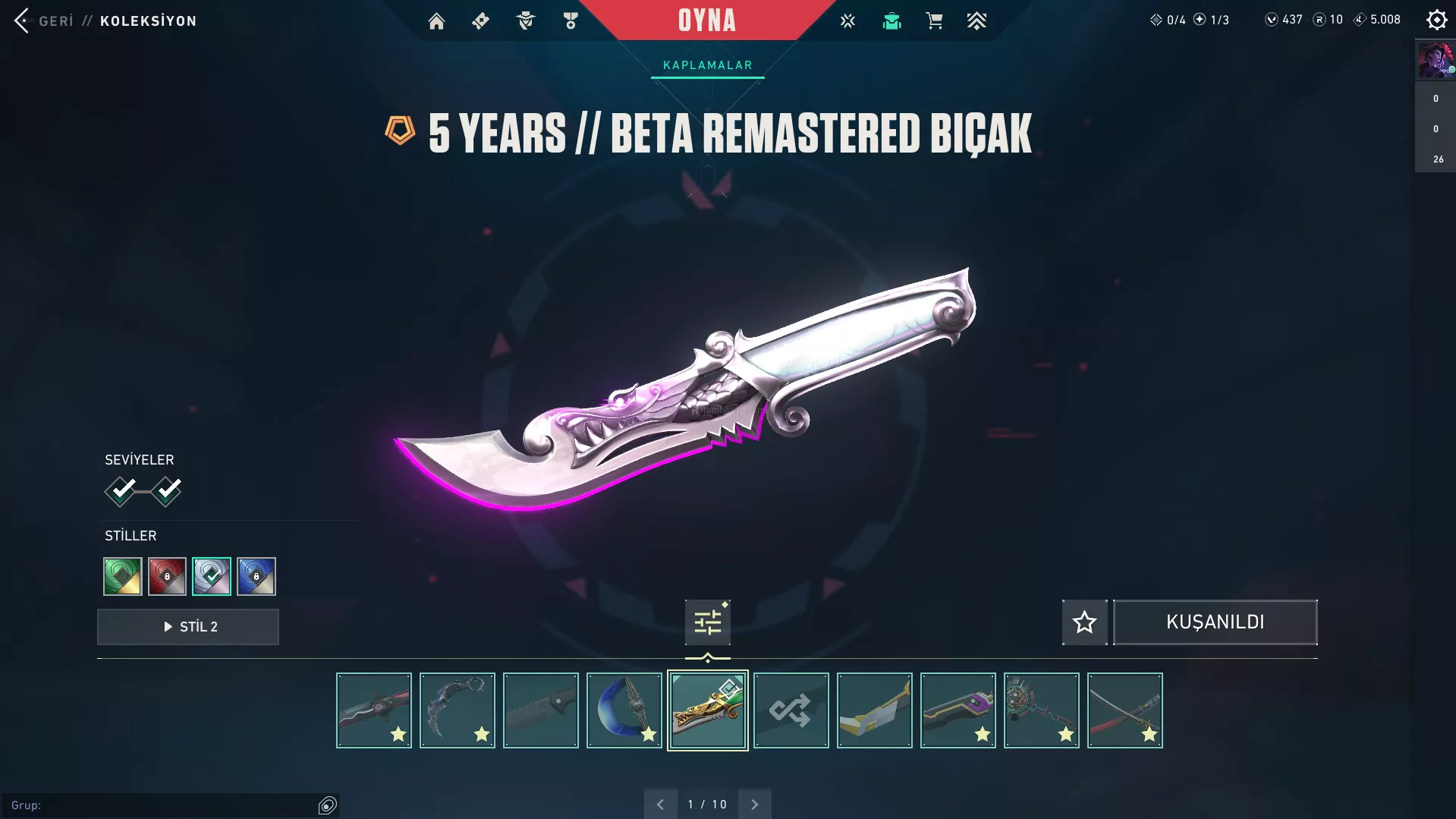Open the home screen icon
This screenshot has width=1456, height=819.
[x=436, y=21]
